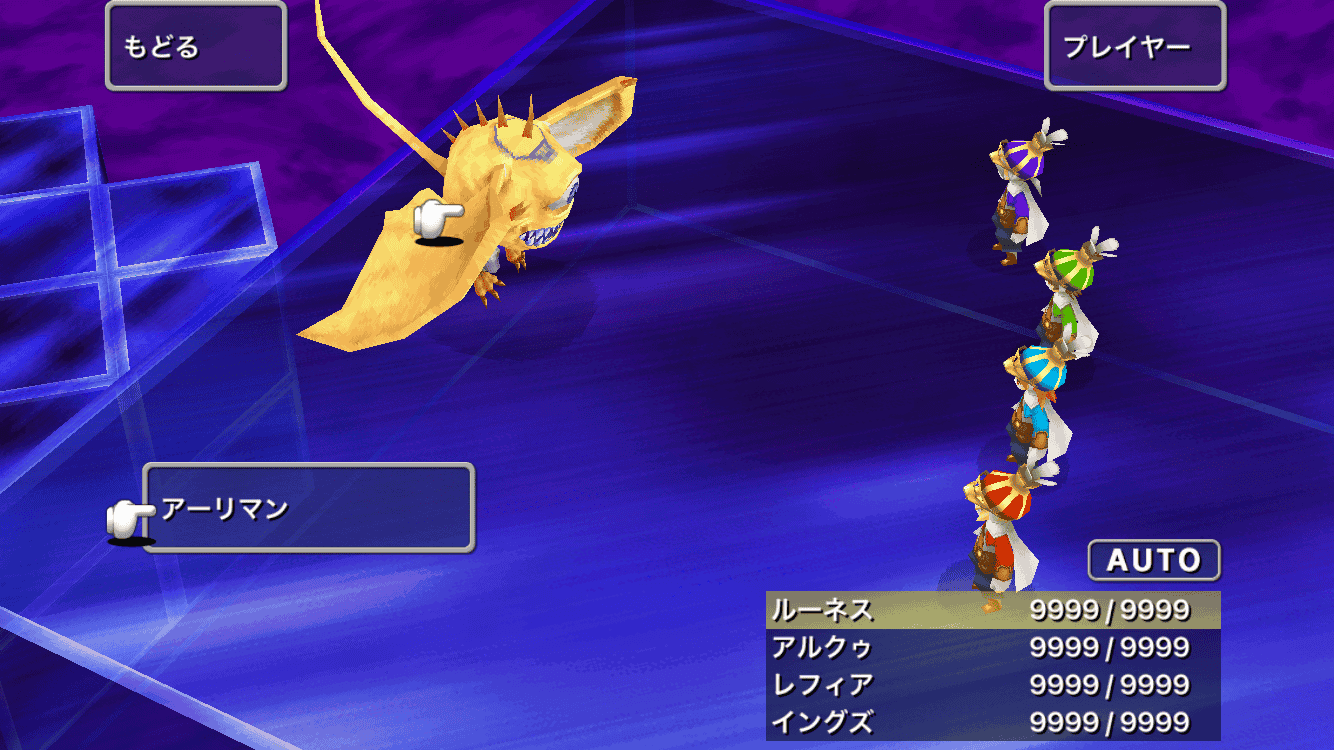Tap the もどる back button

point(196,46)
